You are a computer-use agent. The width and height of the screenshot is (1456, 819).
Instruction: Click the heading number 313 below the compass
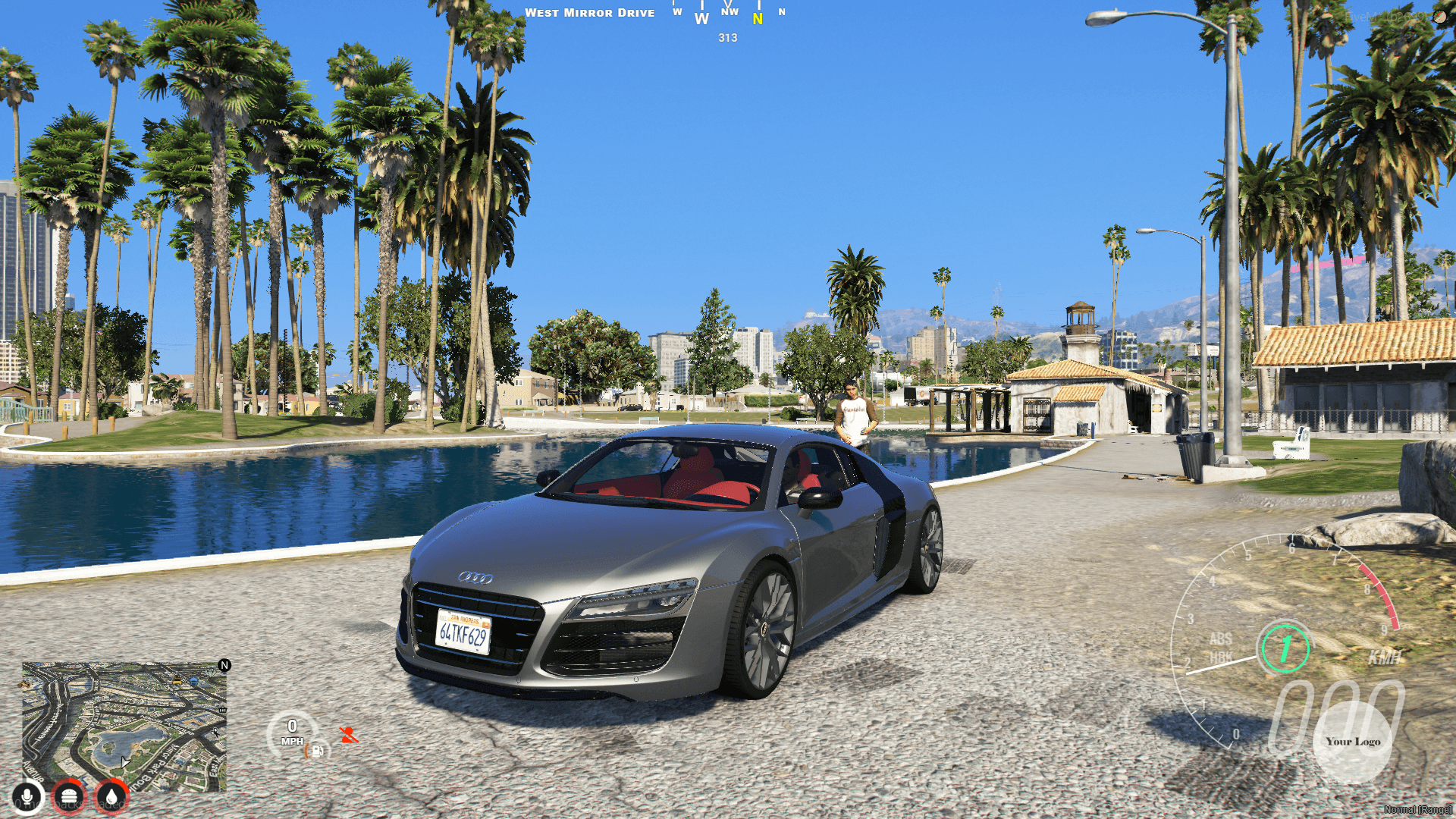click(726, 38)
